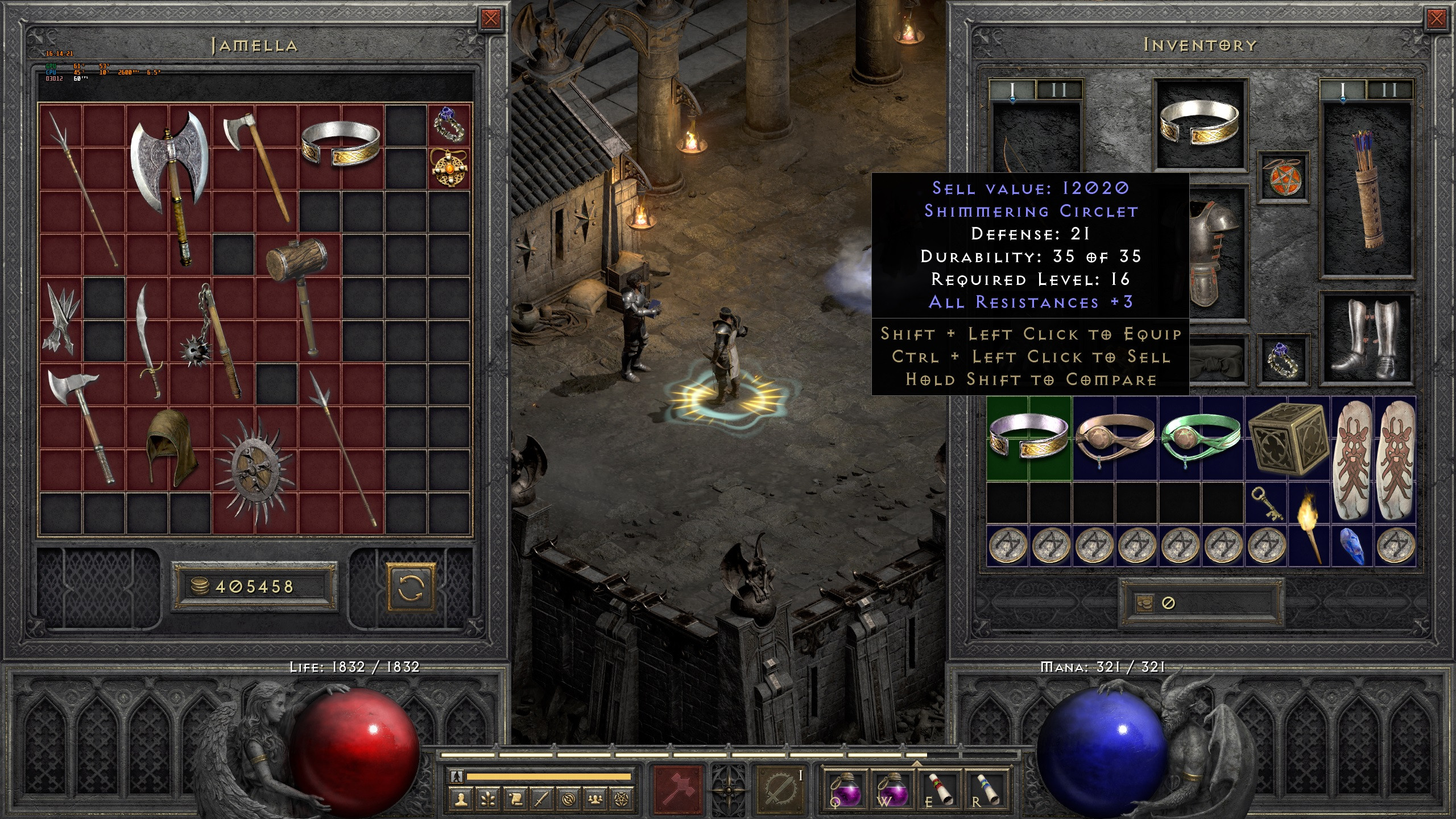Viewport: 1456px width, 819px height.
Task: Close the Inventory panel
Action: click(1436, 19)
